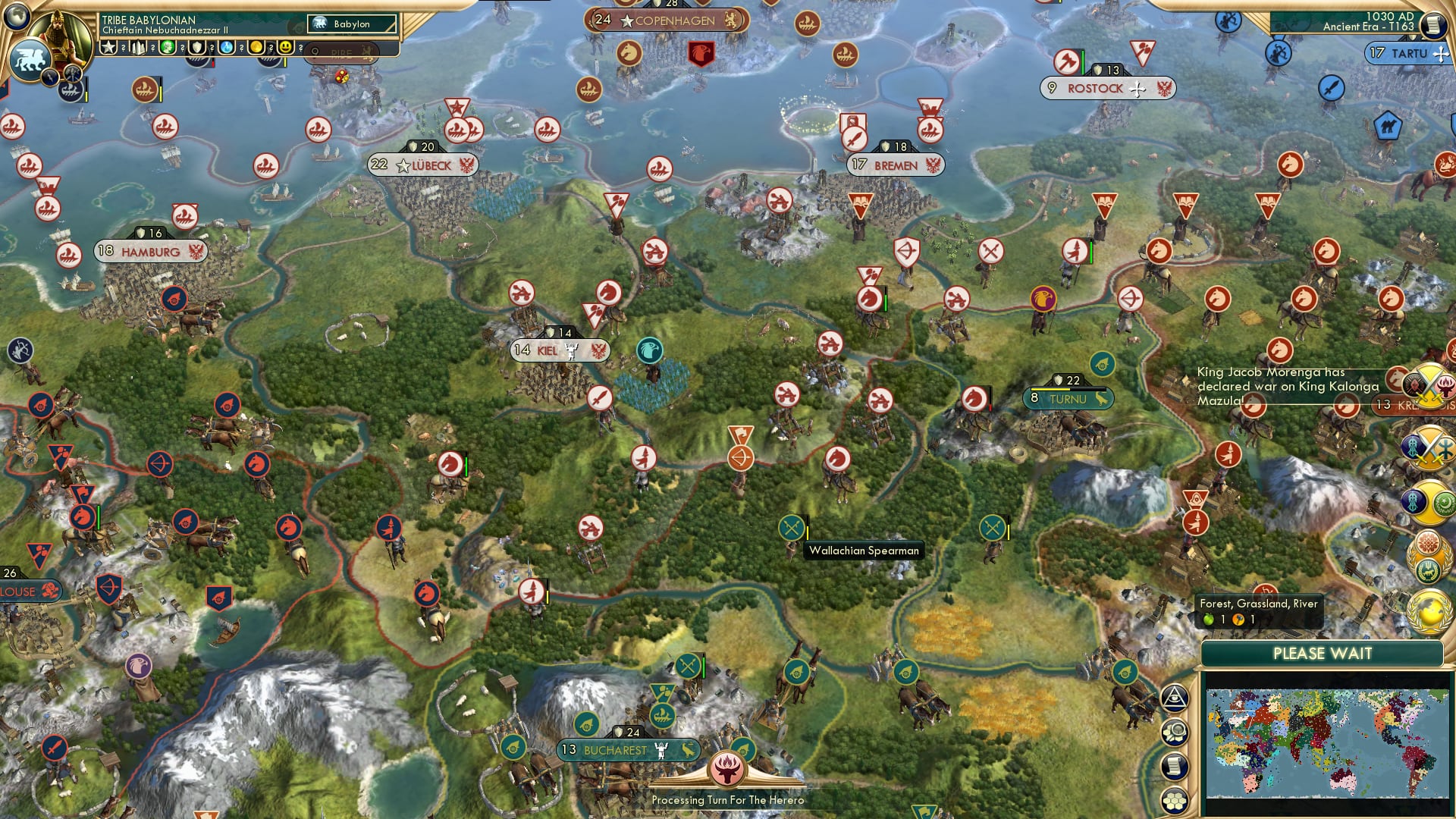Viewport: 1456px width, 819px height.
Task: Click the gold coin icon in the top bar
Action: click(258, 47)
